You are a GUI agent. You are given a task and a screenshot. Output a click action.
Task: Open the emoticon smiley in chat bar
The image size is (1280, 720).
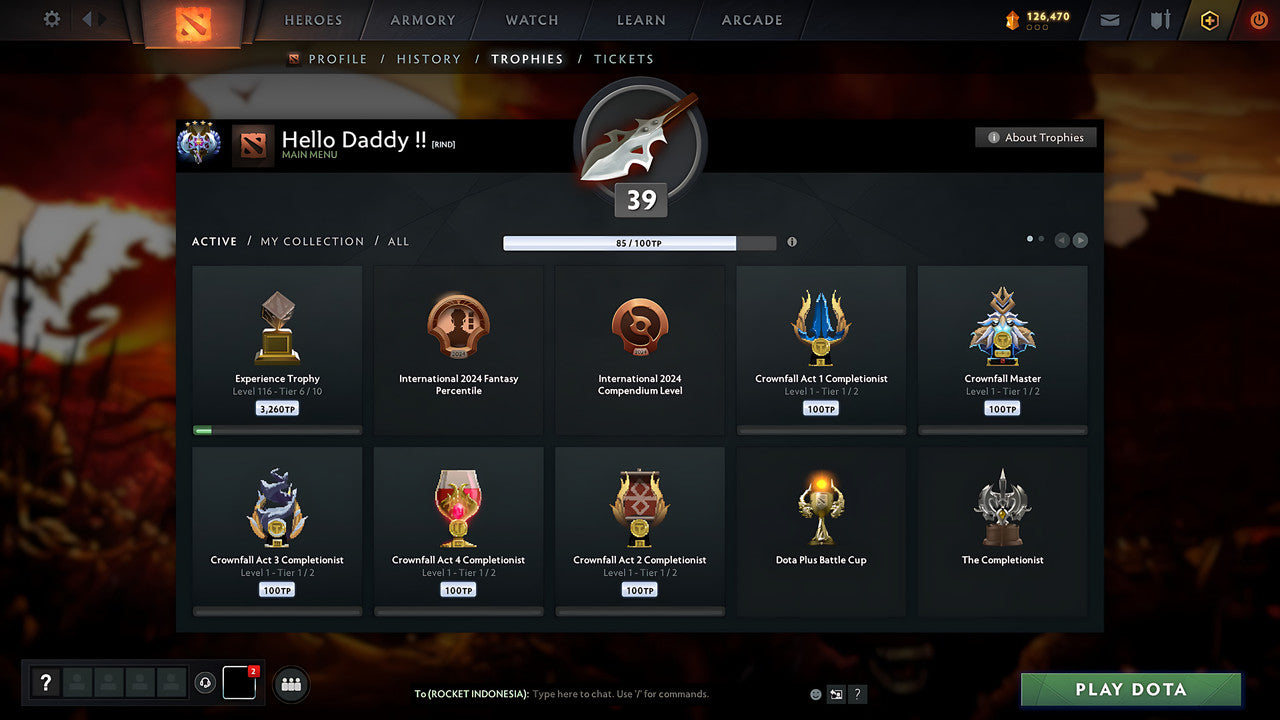point(815,694)
